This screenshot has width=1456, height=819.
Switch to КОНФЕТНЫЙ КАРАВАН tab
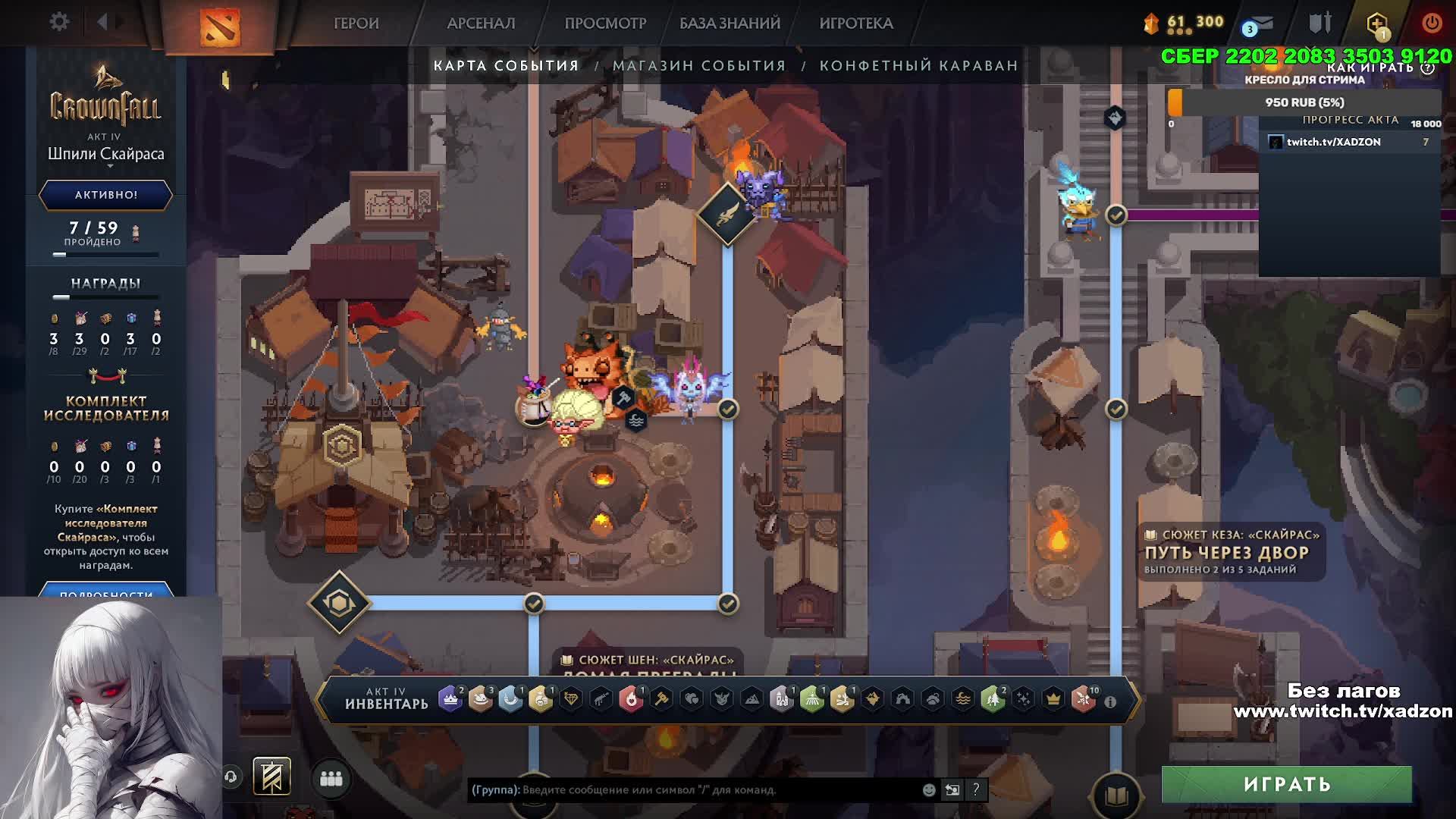918,66
